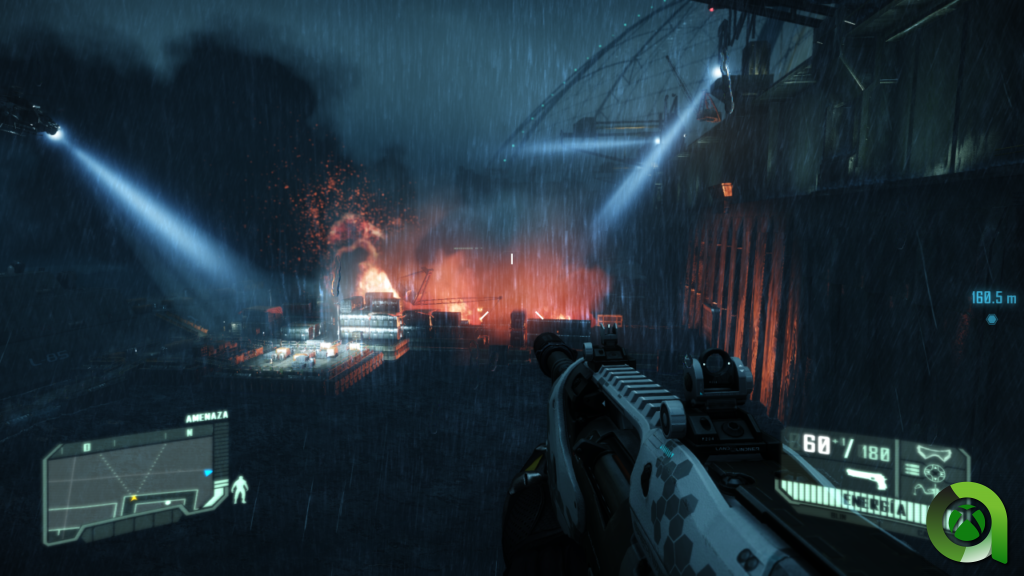Screen dimensions: 1024x576
Task: Select the nanosuit figure icon
Action: point(241,490)
